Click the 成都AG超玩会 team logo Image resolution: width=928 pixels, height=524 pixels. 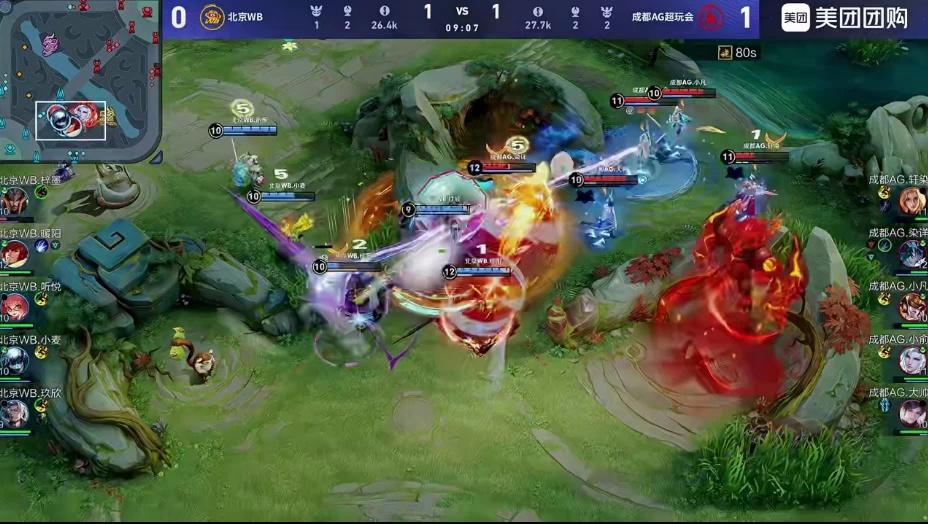(x=711, y=17)
